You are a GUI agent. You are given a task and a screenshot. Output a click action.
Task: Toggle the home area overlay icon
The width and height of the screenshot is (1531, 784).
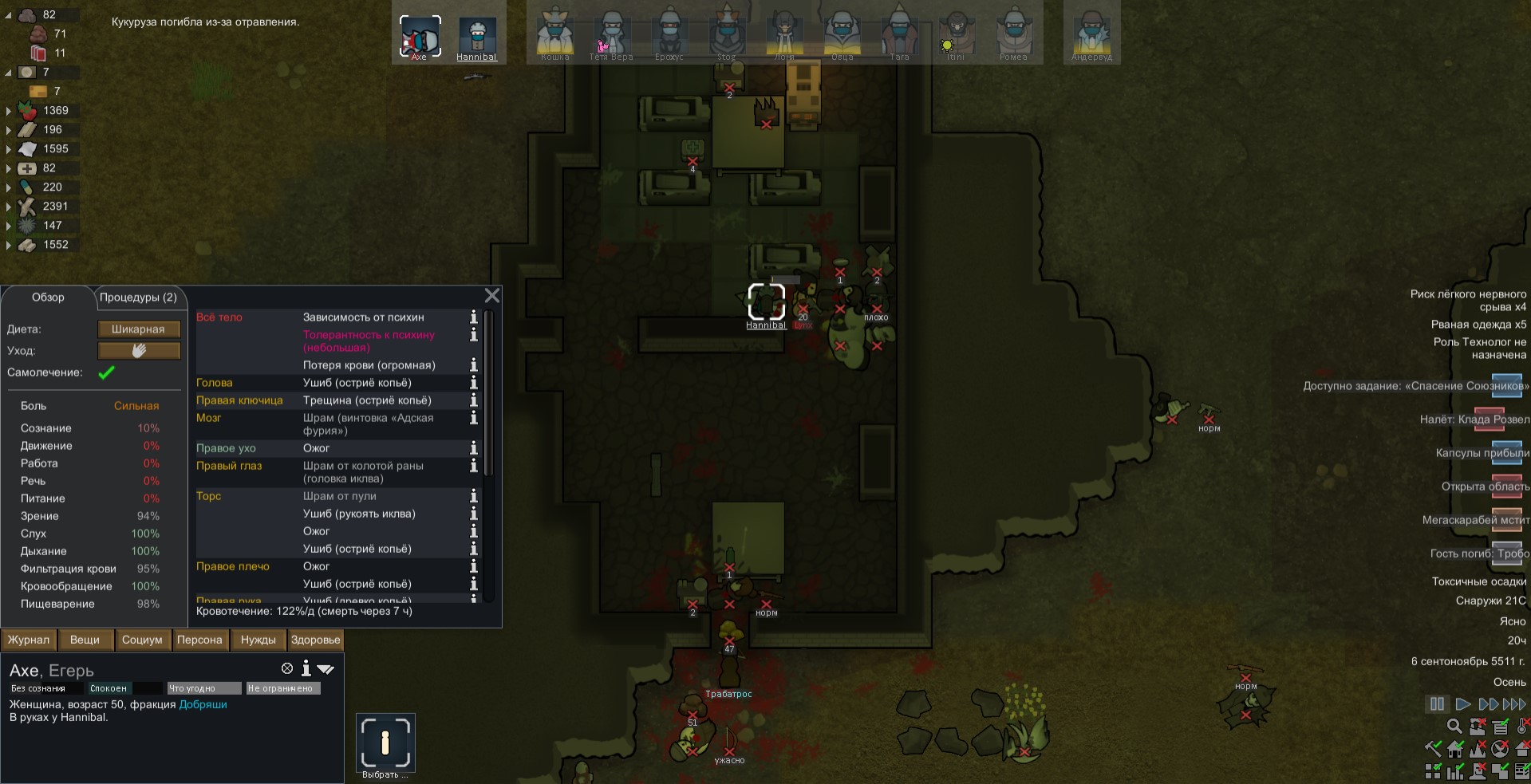tap(1455, 749)
